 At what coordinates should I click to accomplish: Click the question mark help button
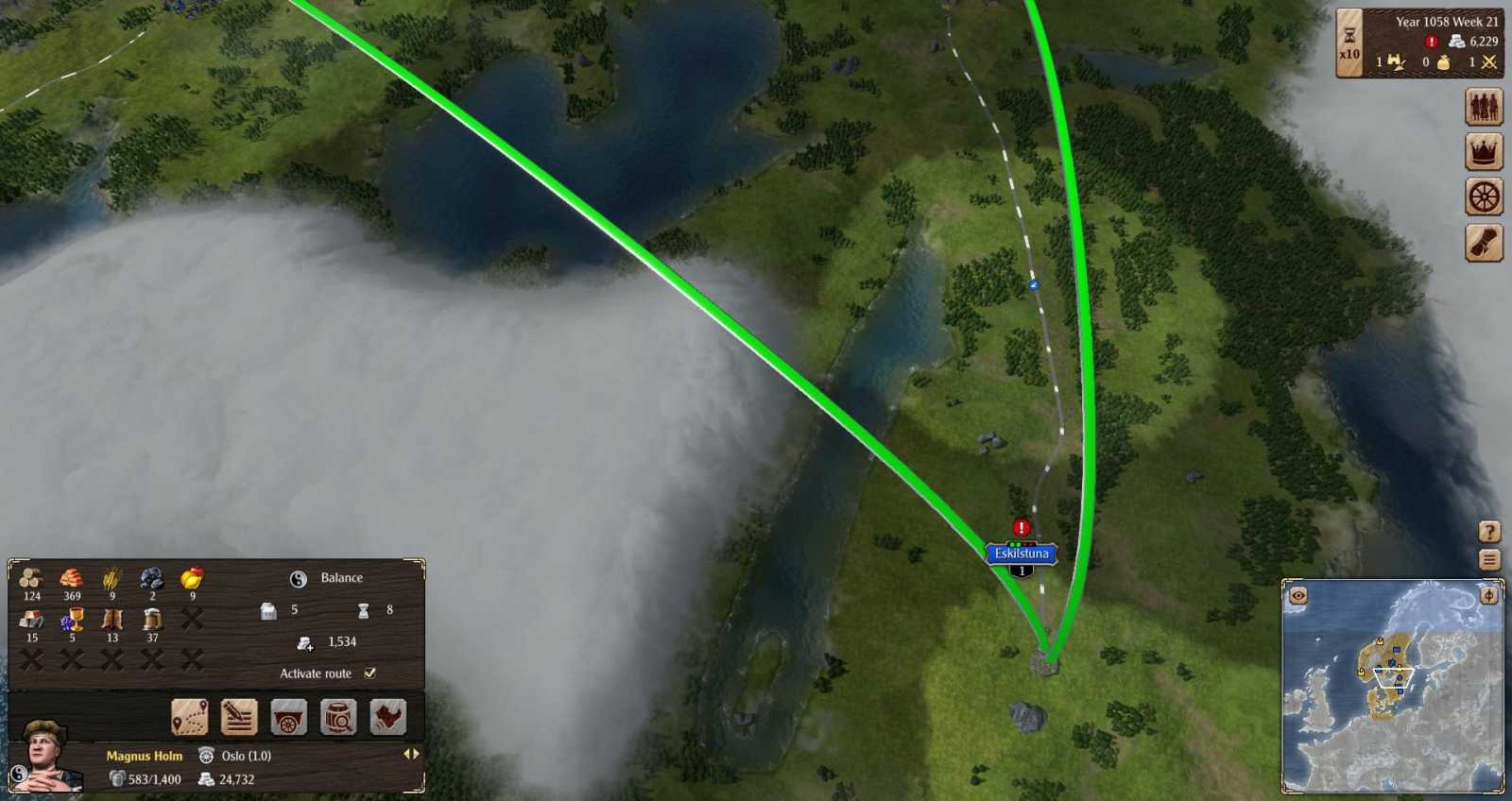[1488, 530]
